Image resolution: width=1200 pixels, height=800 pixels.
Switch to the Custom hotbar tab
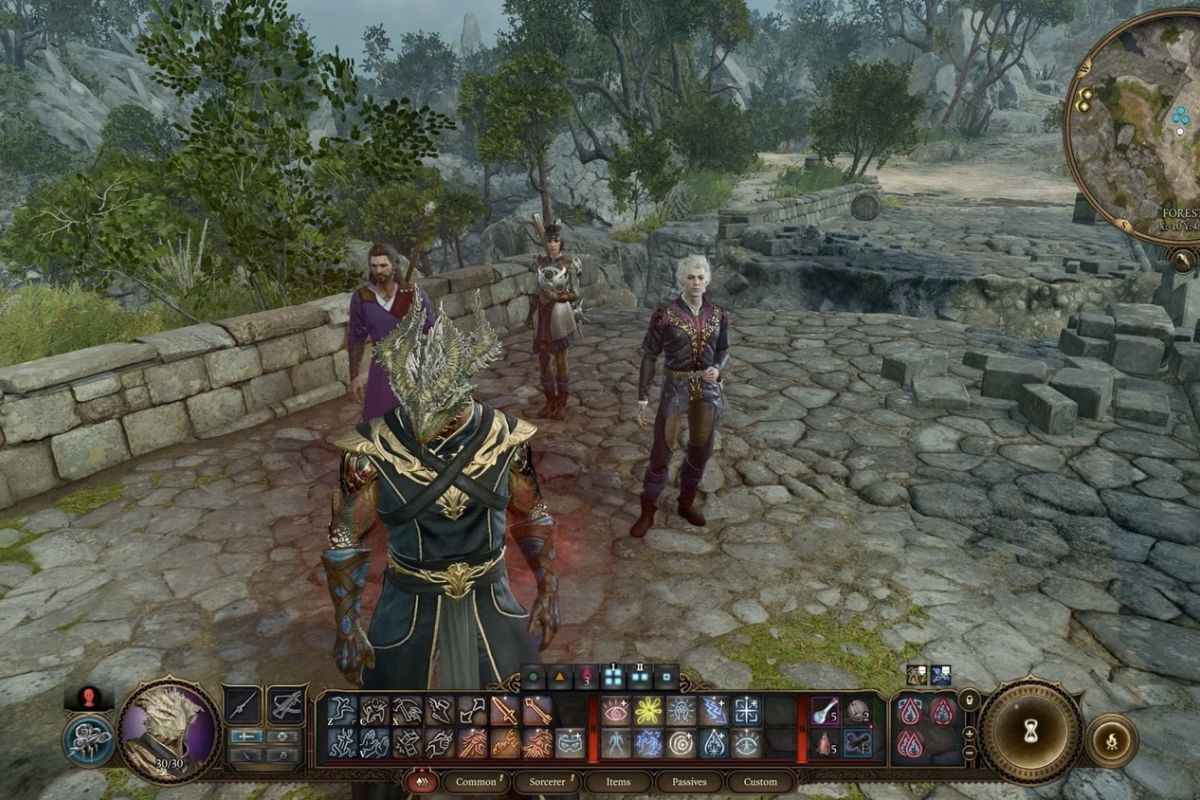pyautogui.click(x=760, y=781)
